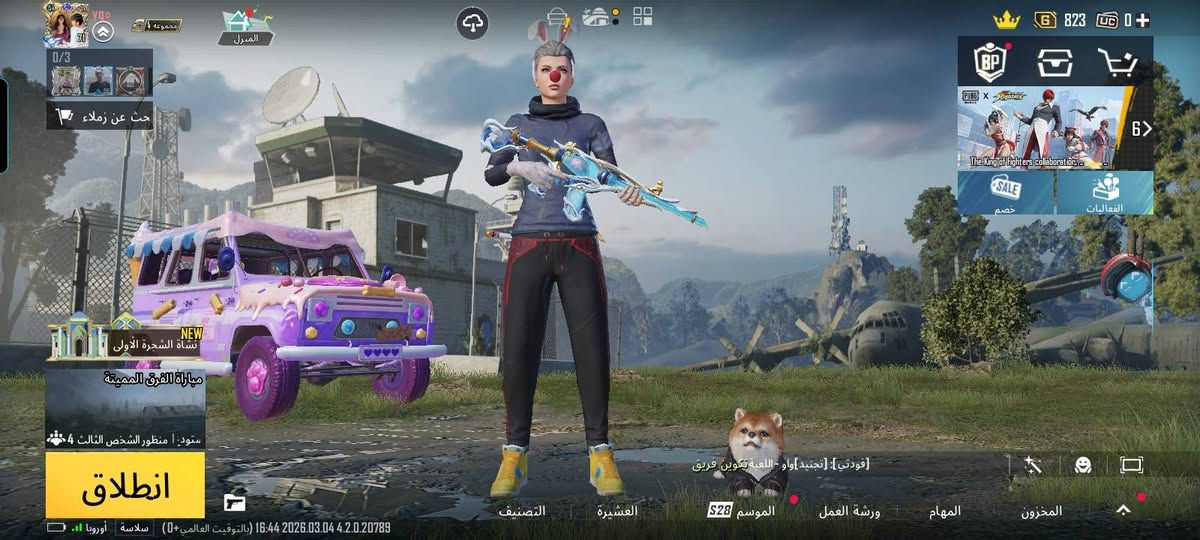Open the BP pass icon
This screenshot has height=540, width=1200.
(991, 63)
